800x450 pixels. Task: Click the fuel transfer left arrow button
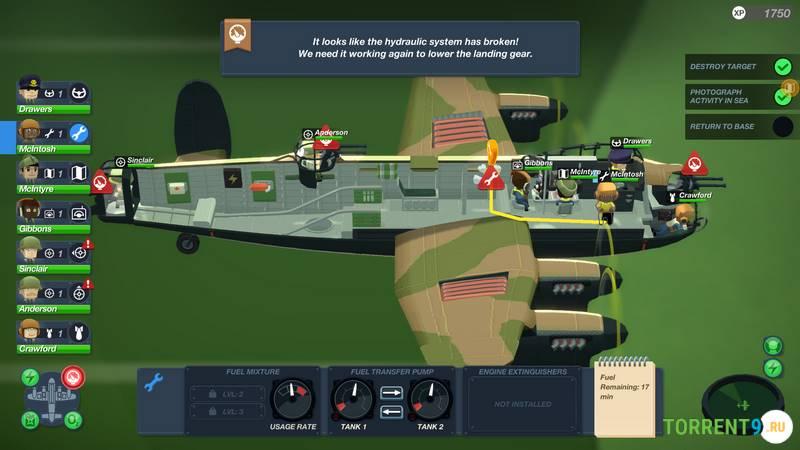[x=392, y=411]
